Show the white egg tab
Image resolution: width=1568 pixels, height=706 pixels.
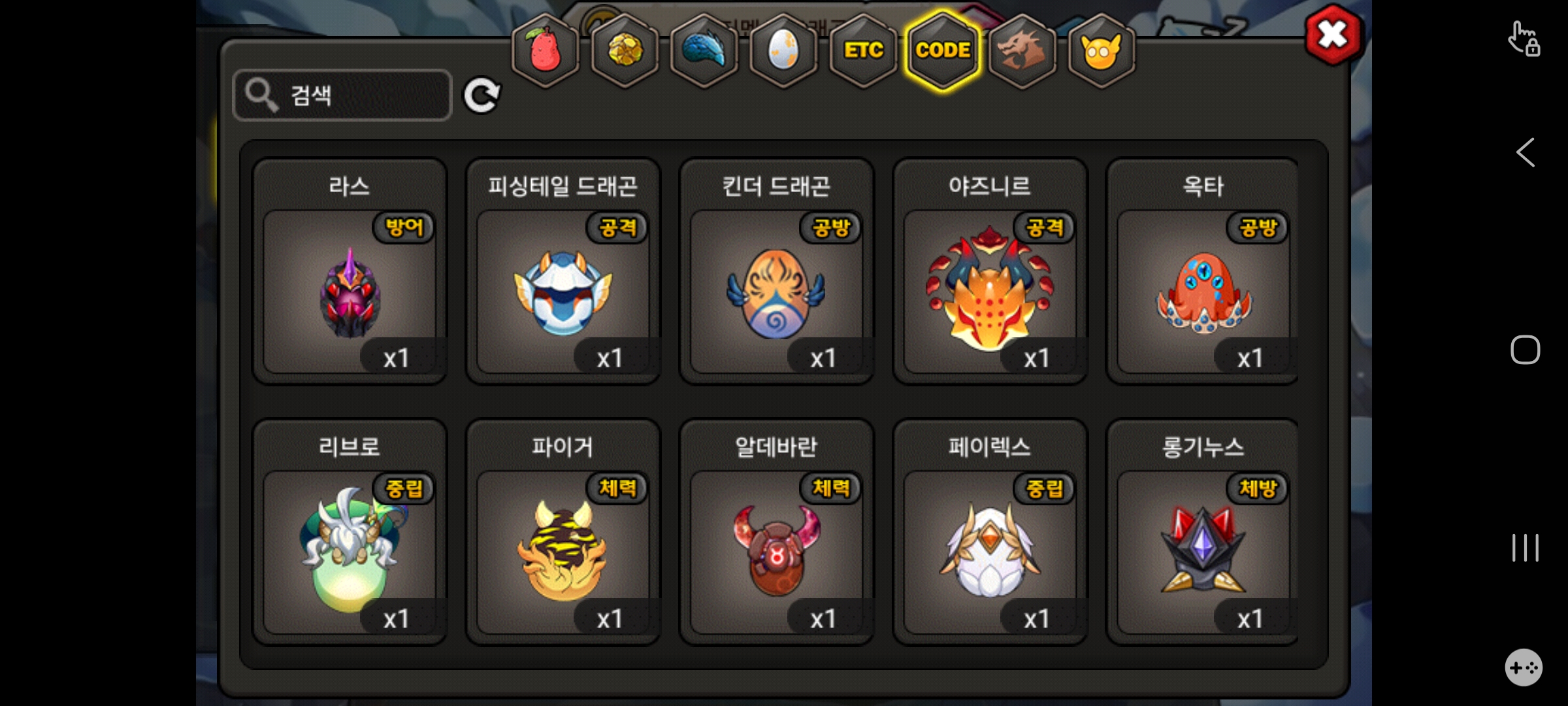pyautogui.click(x=783, y=50)
